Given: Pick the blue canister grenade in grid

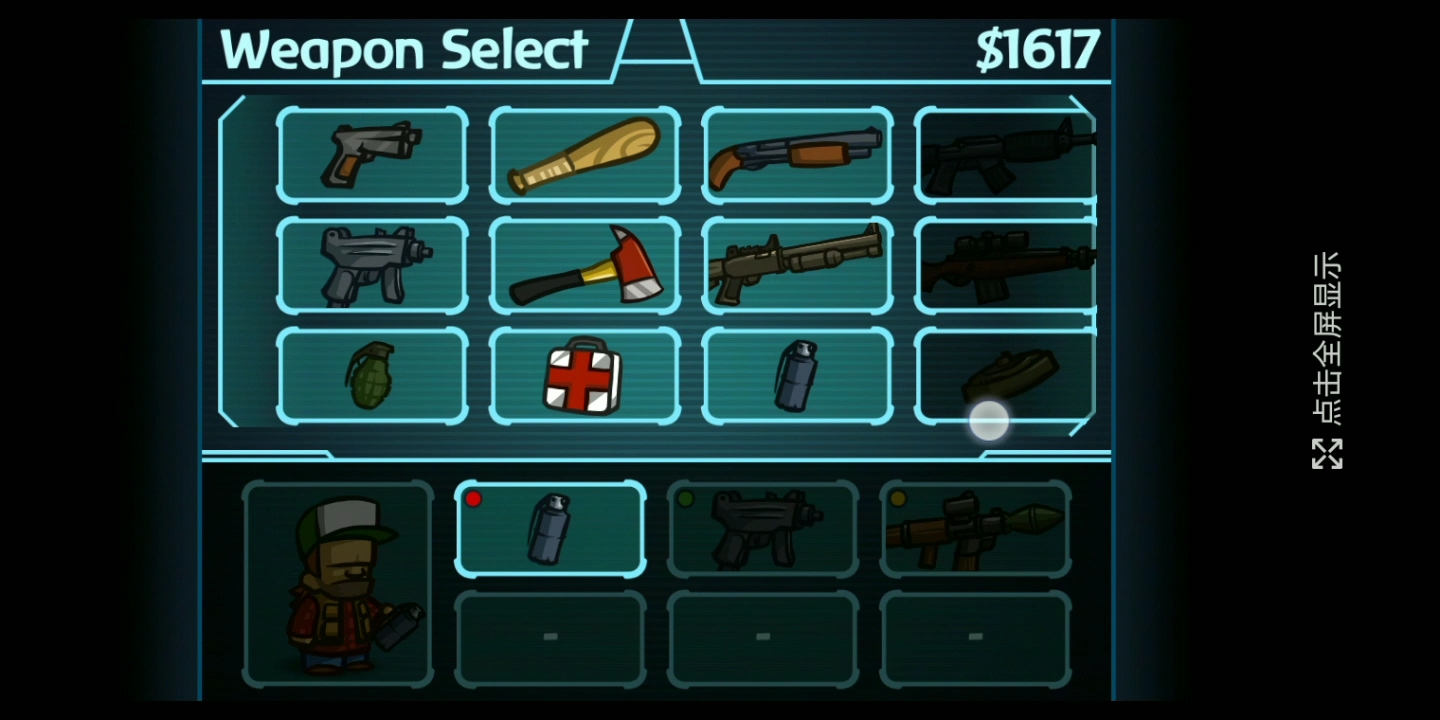Looking at the screenshot, I should (797, 376).
